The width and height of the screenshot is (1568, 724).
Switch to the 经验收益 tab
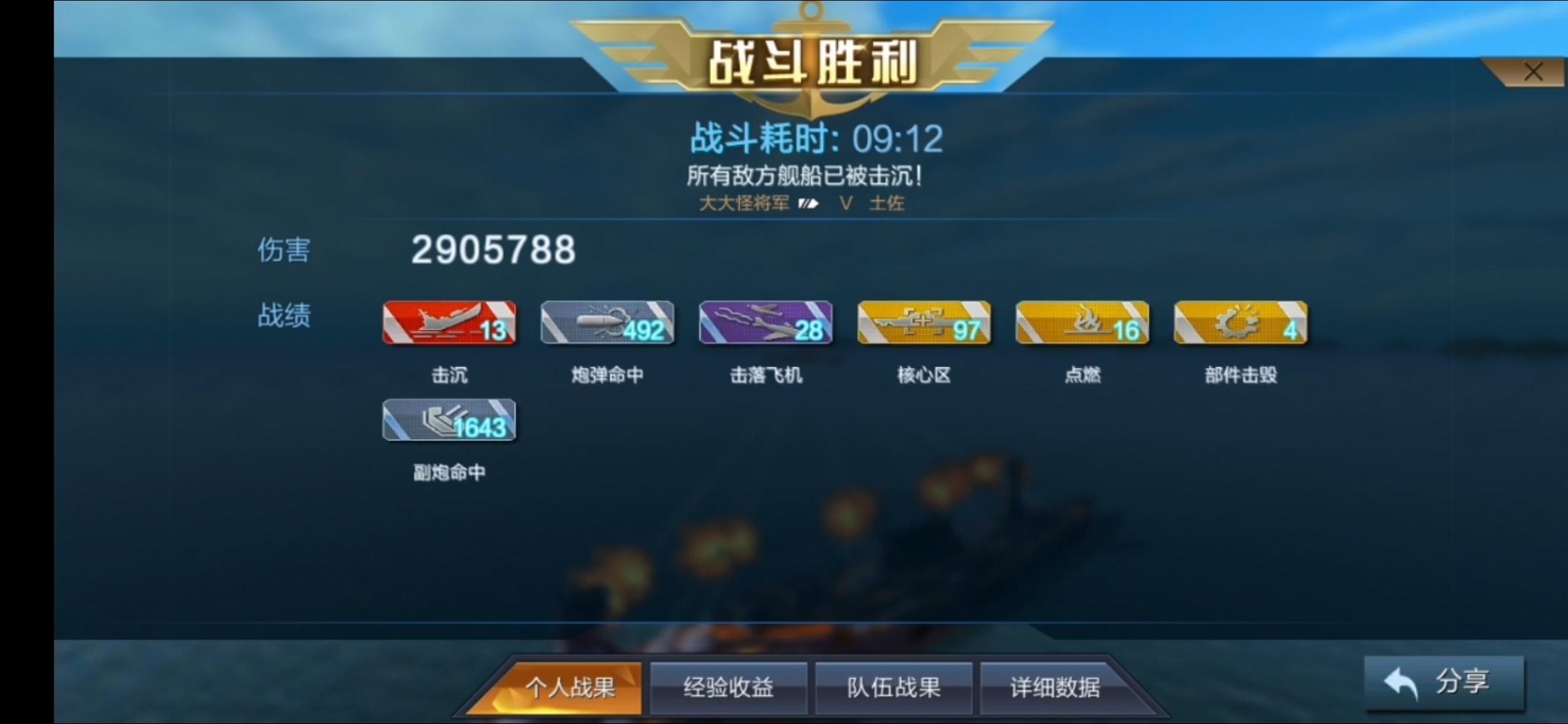click(x=728, y=687)
